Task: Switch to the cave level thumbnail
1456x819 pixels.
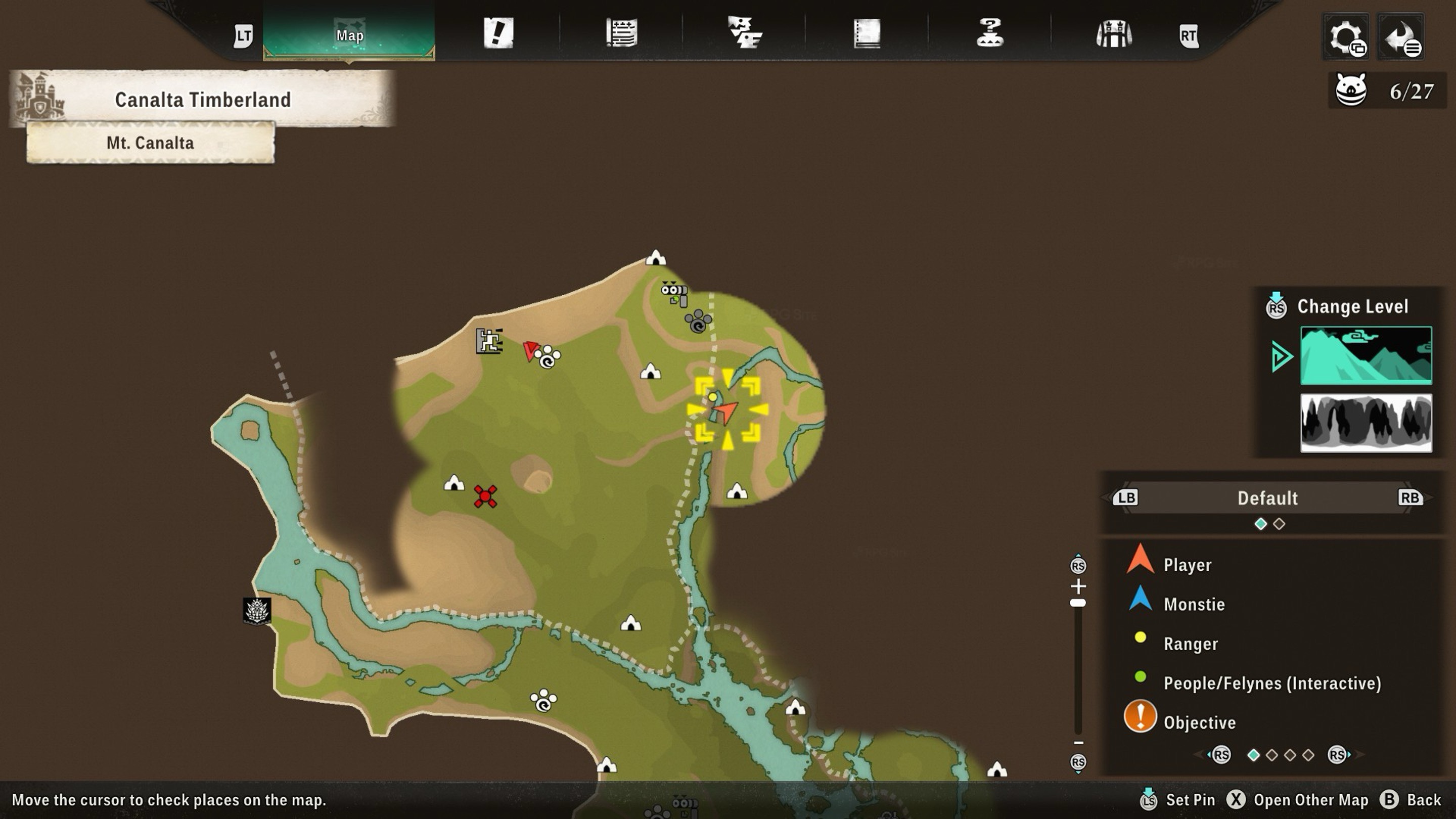Action: (x=1366, y=423)
